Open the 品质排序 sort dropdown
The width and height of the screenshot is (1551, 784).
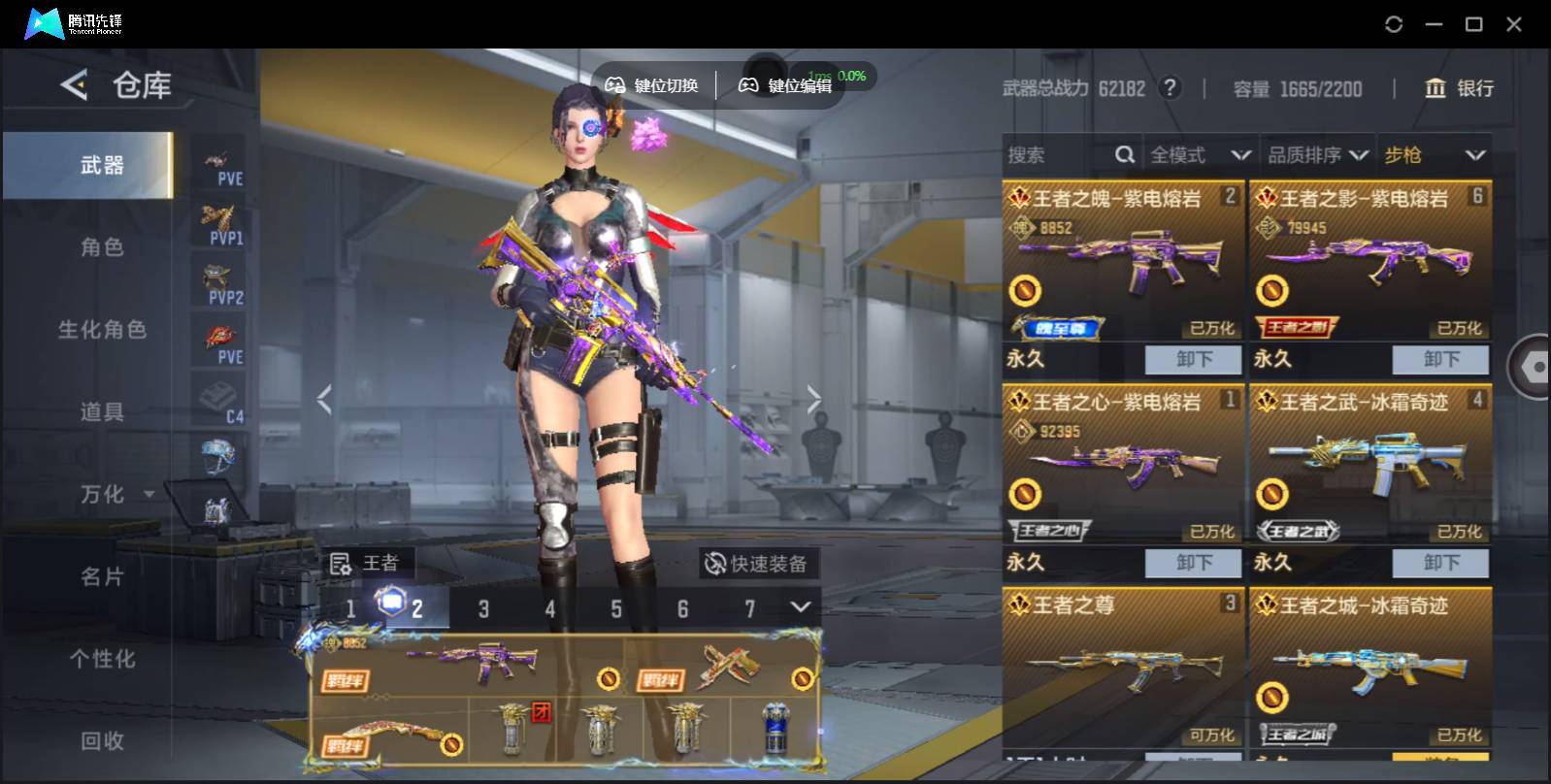click(1317, 155)
